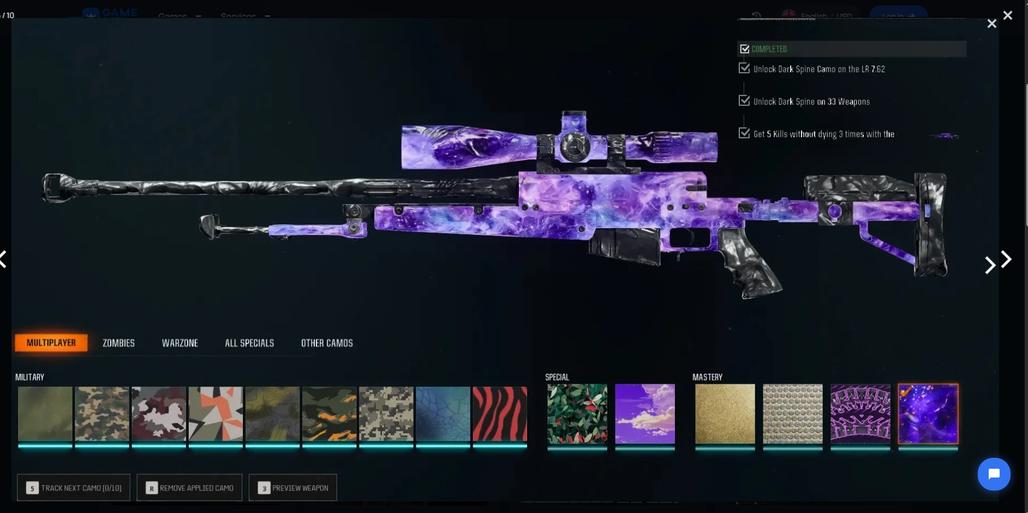
Task: Choose the gray digital pixel camo
Action: pyautogui.click(x=386, y=414)
